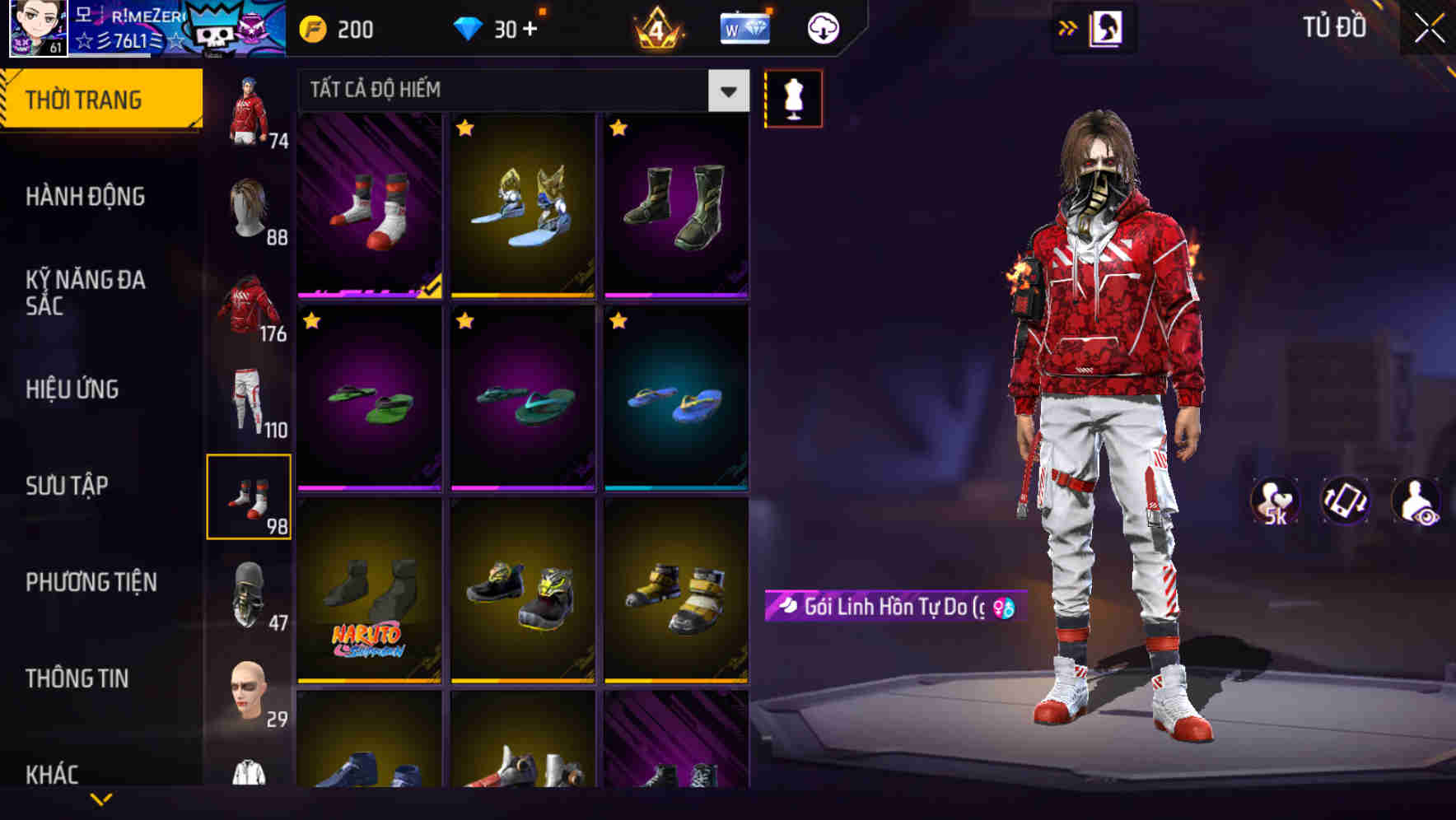Open the weekly membership diamond card icon
The width and height of the screenshot is (1456, 820).
[744, 27]
